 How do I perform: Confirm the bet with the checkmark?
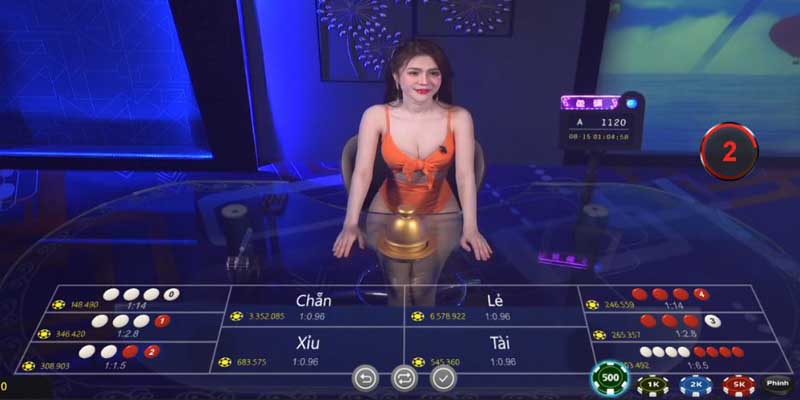click(444, 378)
